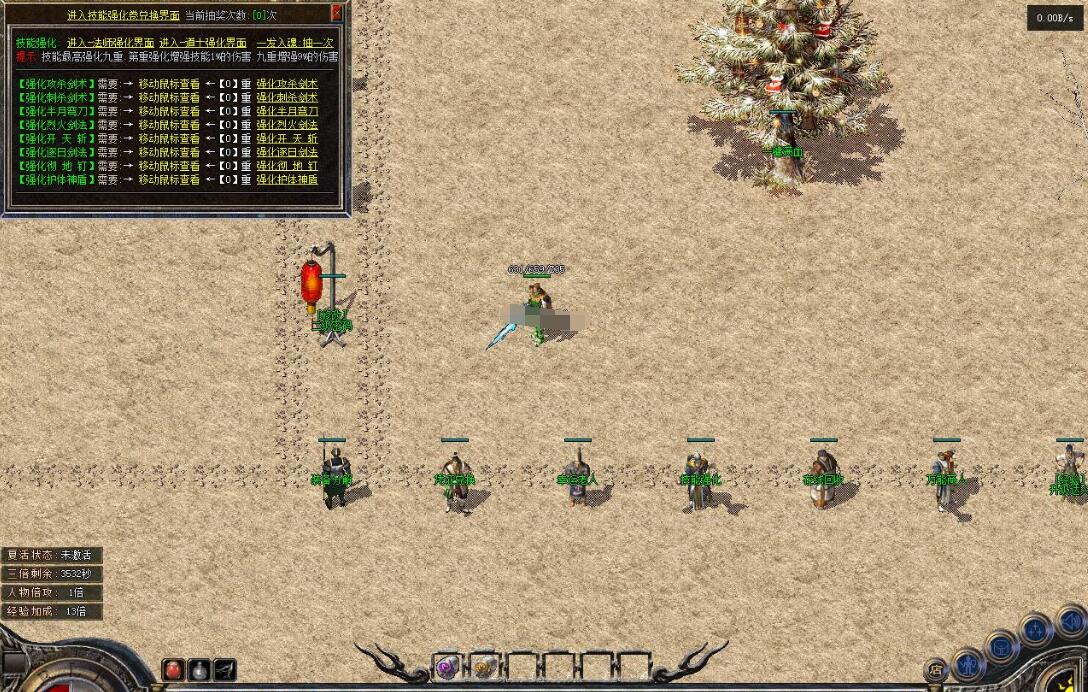Open the bag round button
Viewport: 1088px width, 692px height.
point(1001,646)
